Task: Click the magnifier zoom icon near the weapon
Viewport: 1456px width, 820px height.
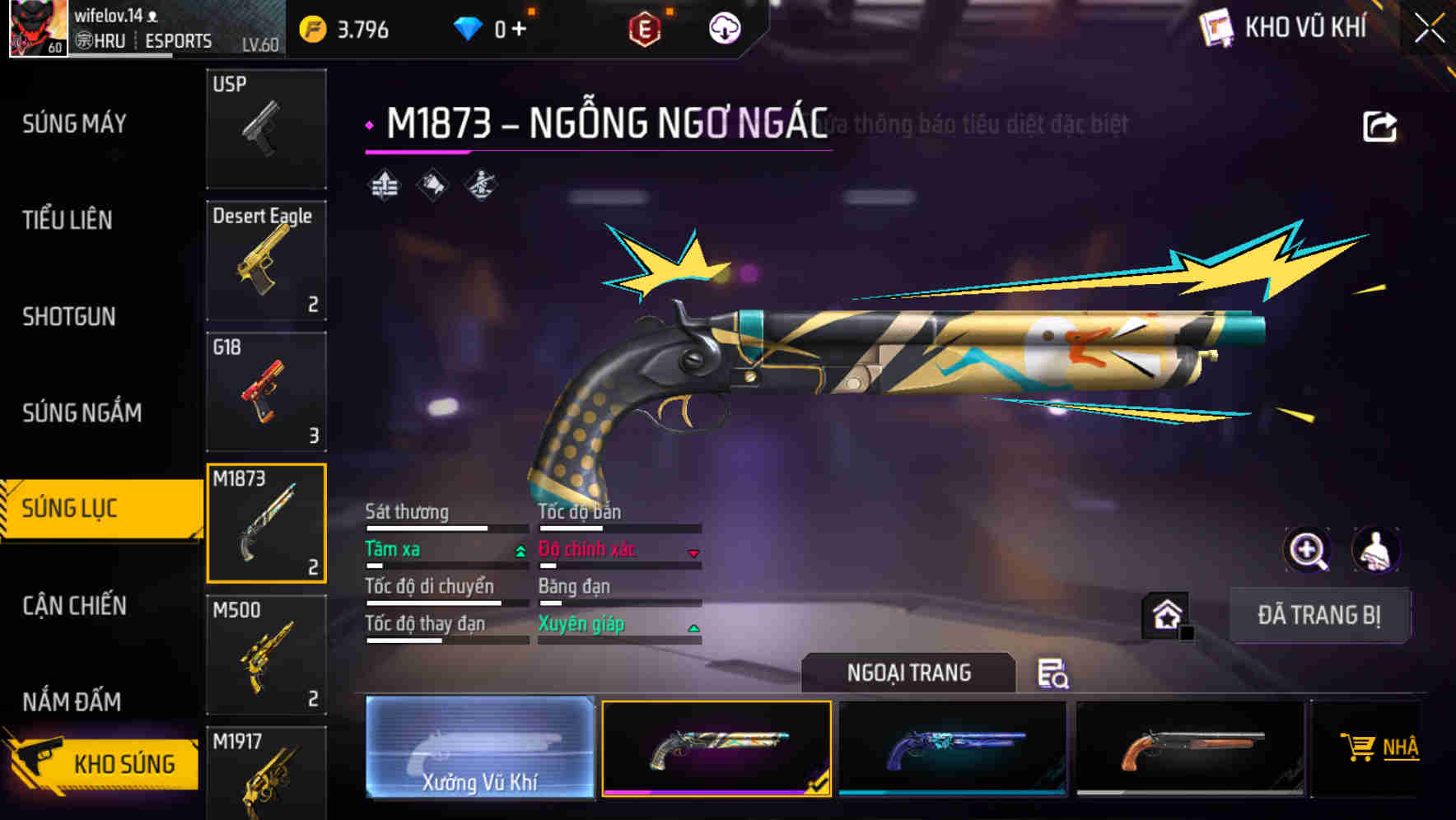Action: 1308,549
